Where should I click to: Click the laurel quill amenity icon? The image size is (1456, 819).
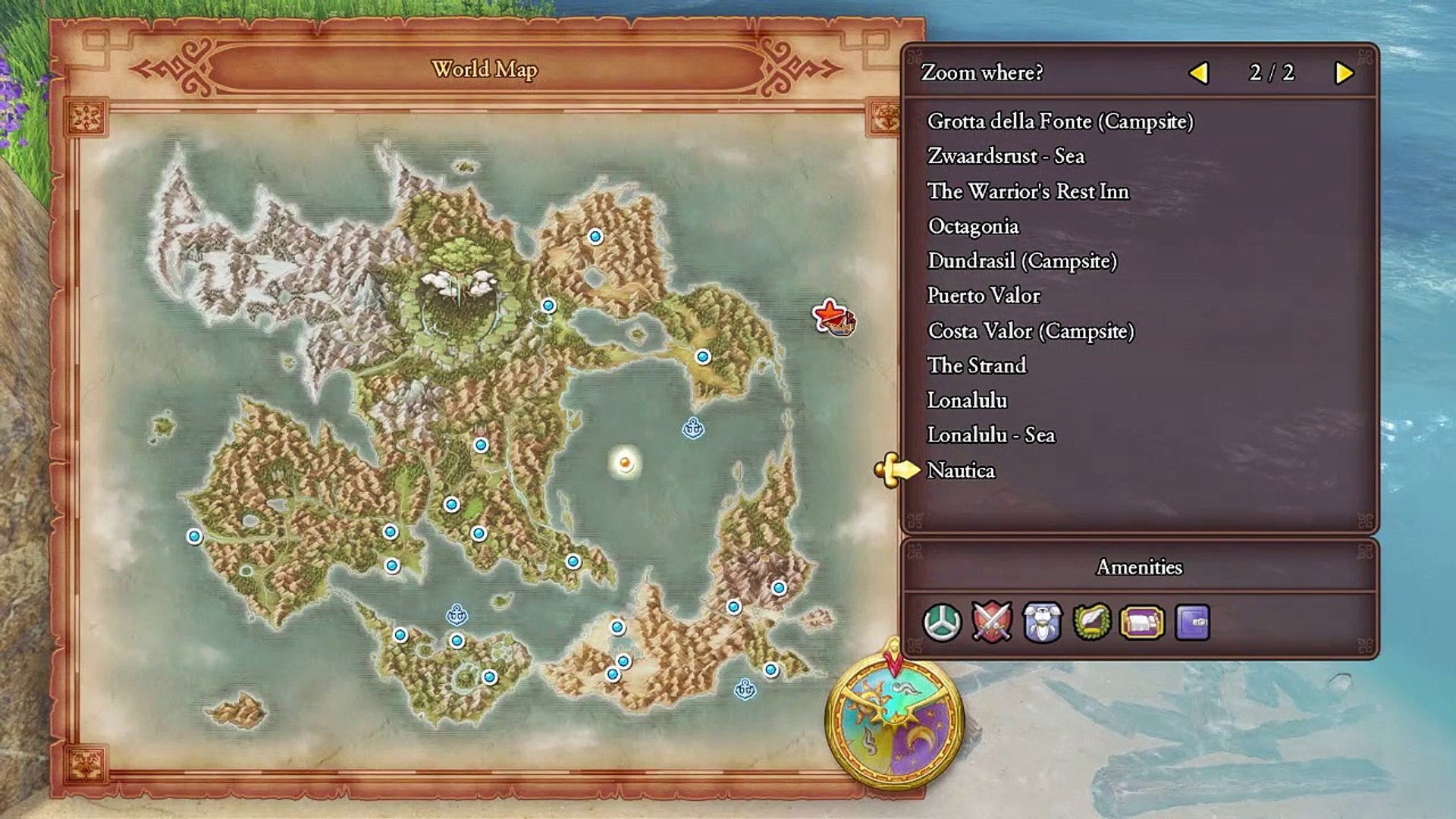[x=1092, y=623]
